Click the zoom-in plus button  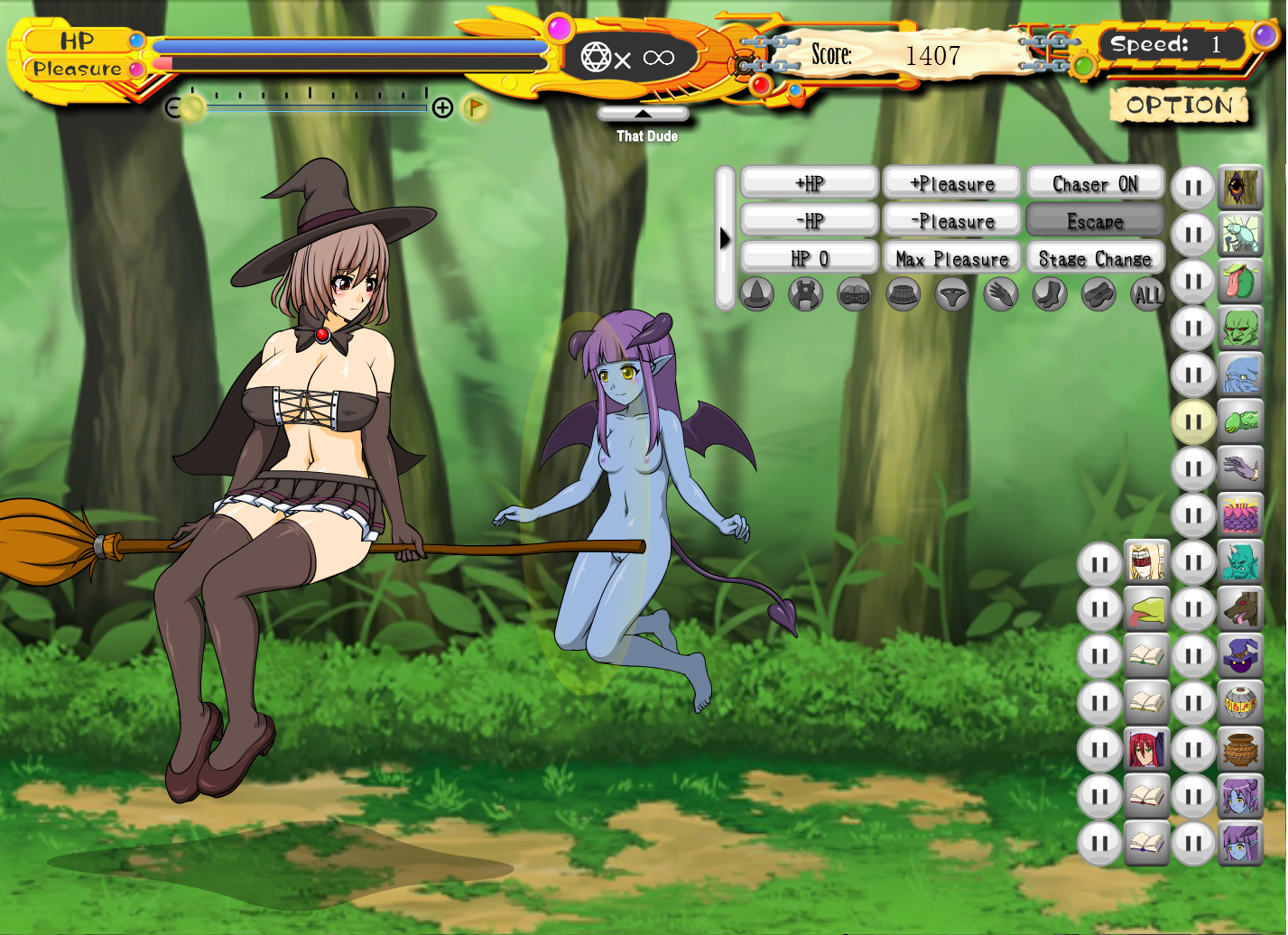[442, 108]
